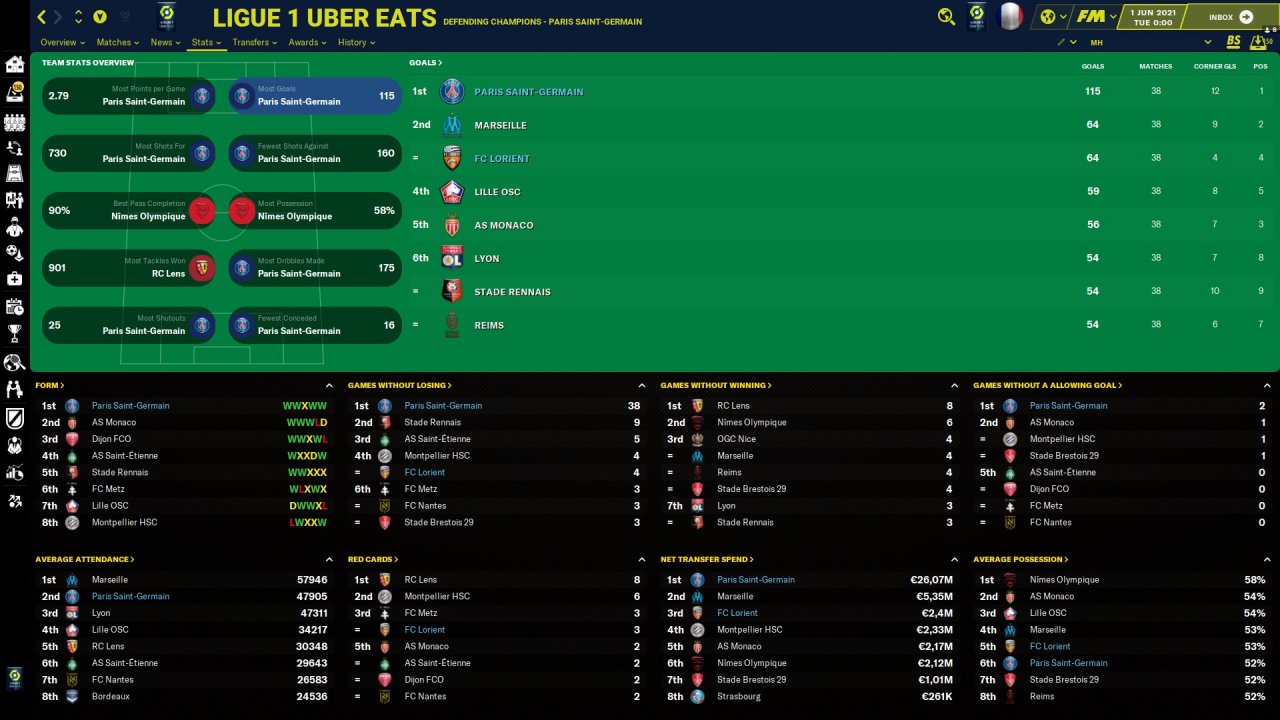Click the magnifying glass search icon
1280x720 pixels.
946,17
